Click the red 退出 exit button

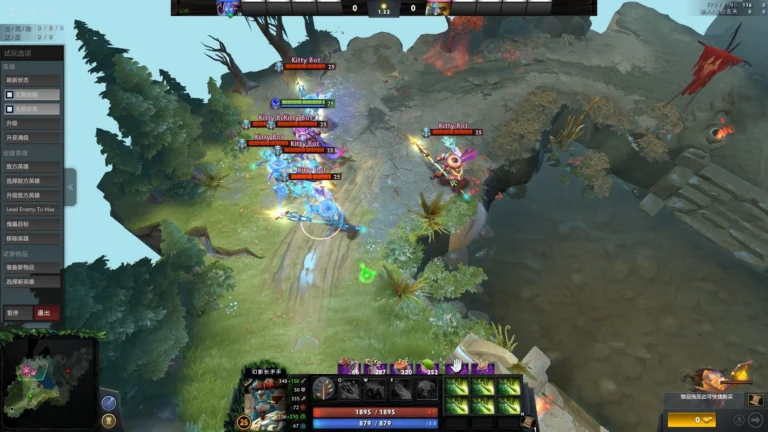click(45, 313)
